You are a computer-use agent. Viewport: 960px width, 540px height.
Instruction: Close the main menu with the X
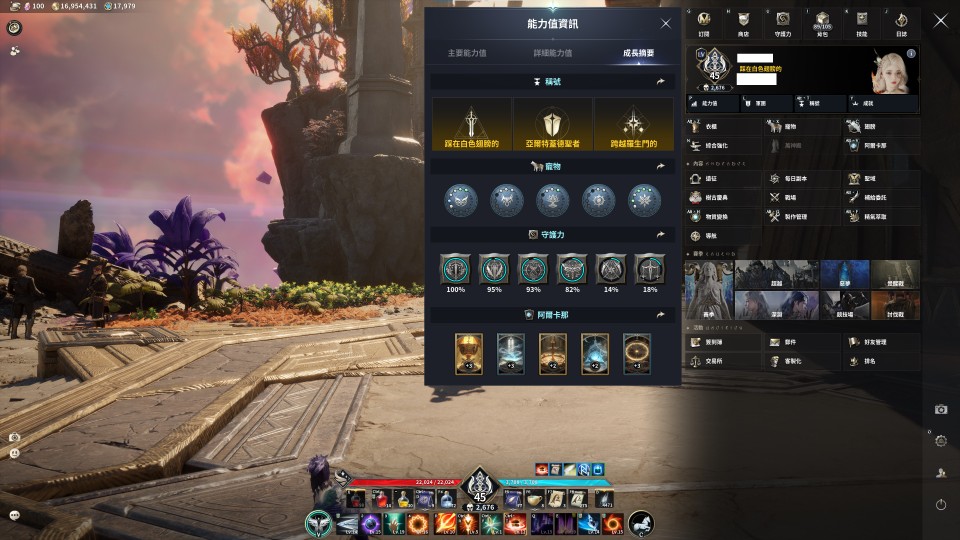pyautogui.click(x=940, y=20)
